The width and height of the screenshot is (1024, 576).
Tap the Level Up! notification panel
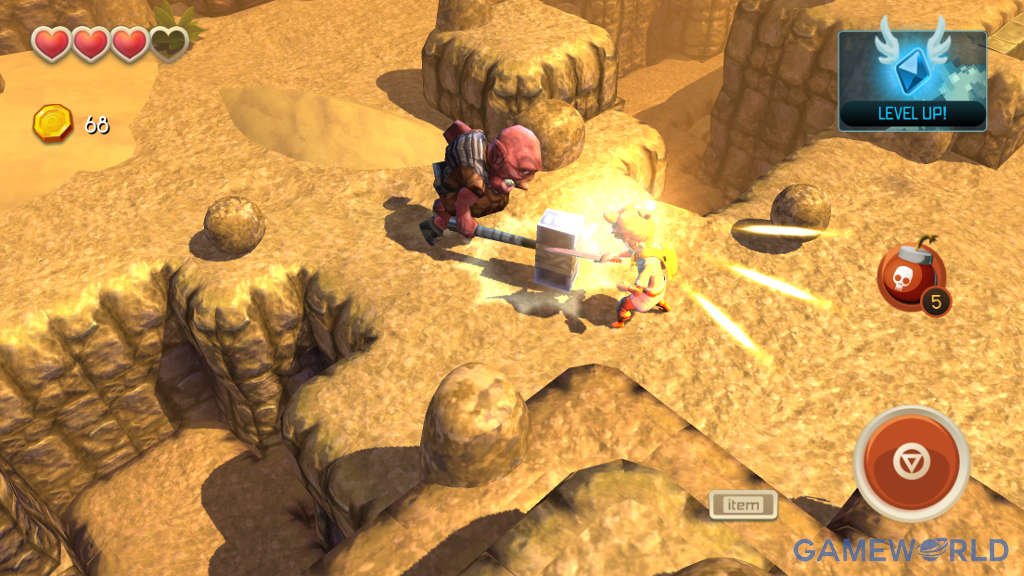tap(912, 81)
